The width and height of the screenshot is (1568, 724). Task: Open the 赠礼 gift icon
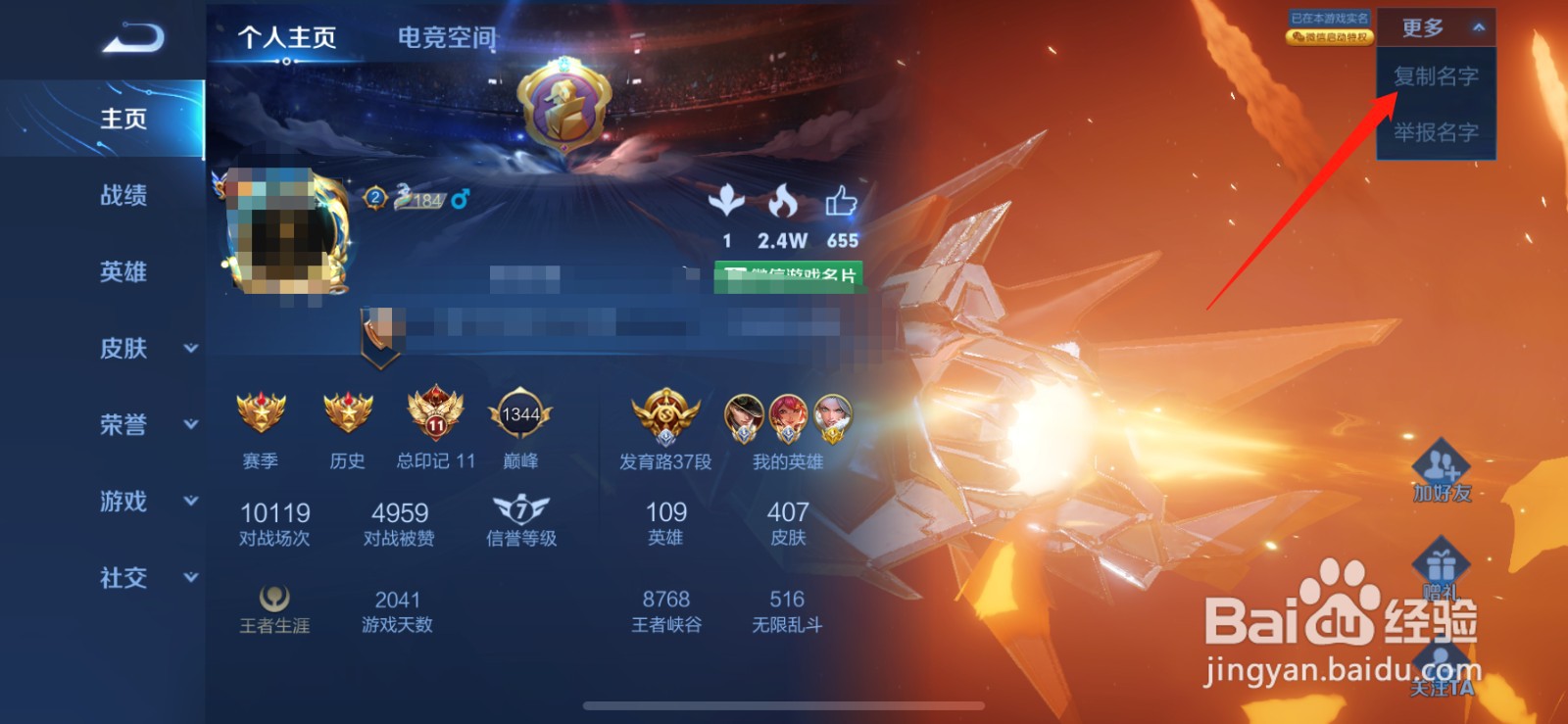click(x=1442, y=563)
